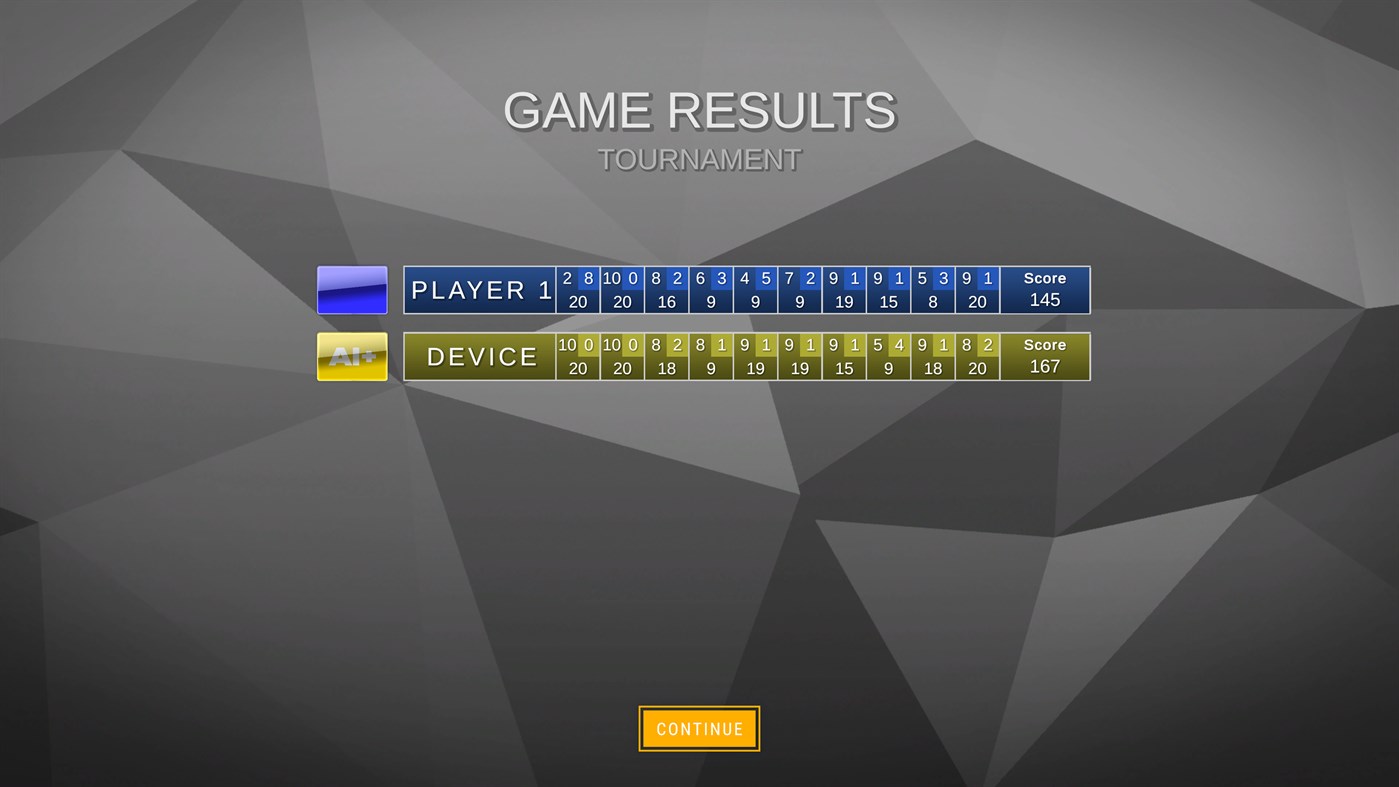
Task: Expand Device's seventh frame showing 9-1
Action: (x=844, y=357)
